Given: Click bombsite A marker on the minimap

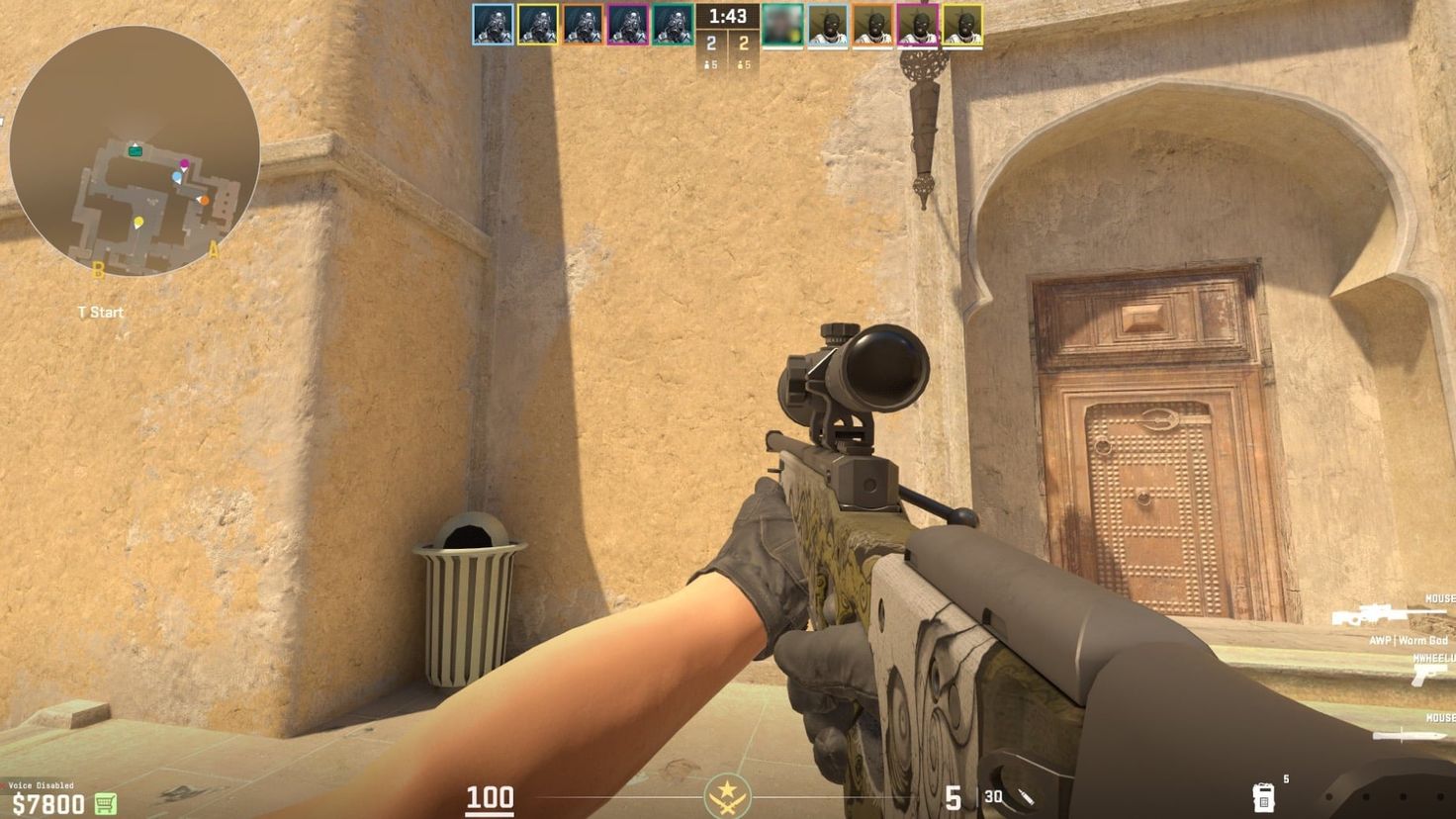Looking at the screenshot, I should [212, 246].
